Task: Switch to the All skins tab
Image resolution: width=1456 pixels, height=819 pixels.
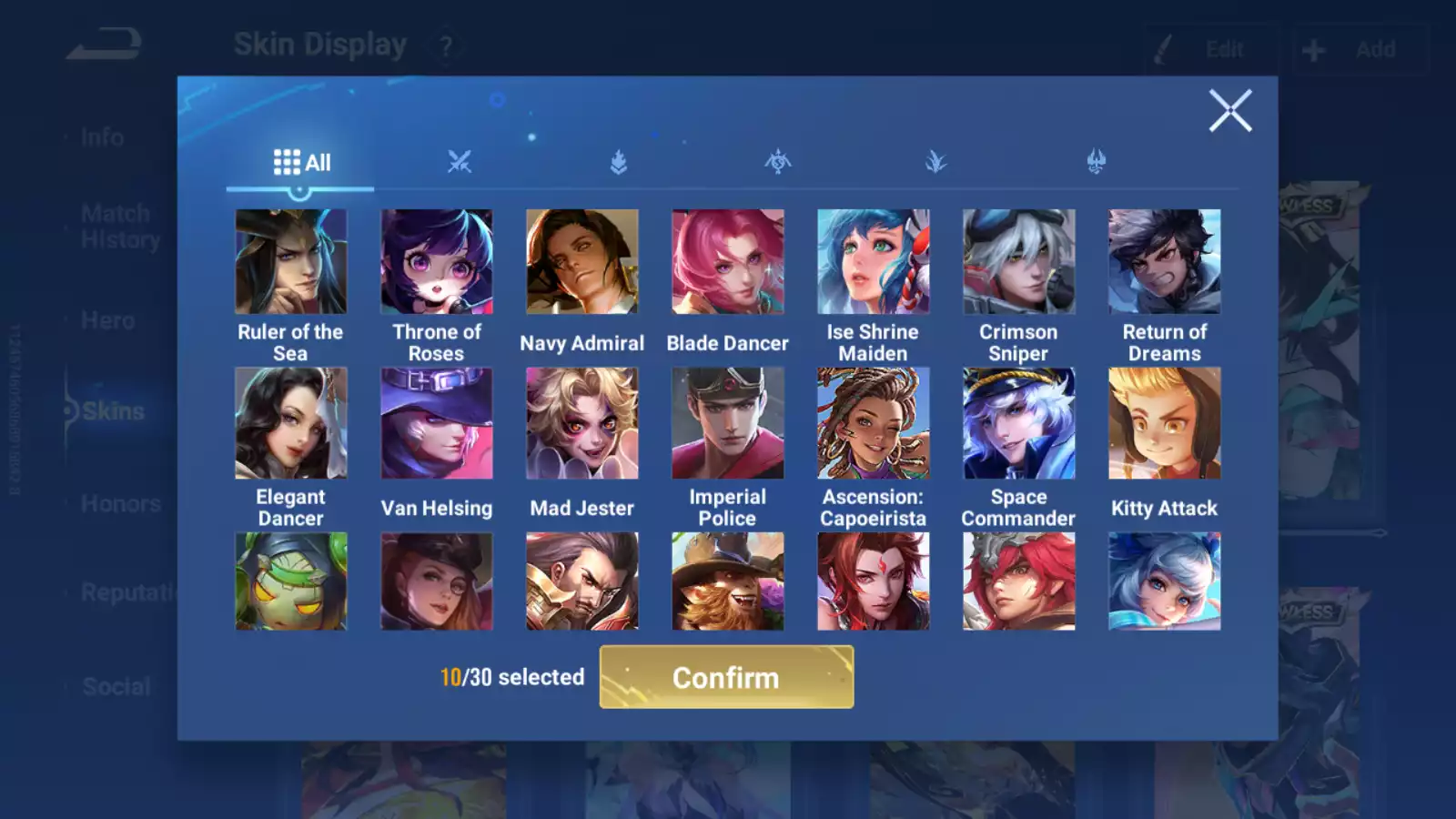Action: click(301, 163)
